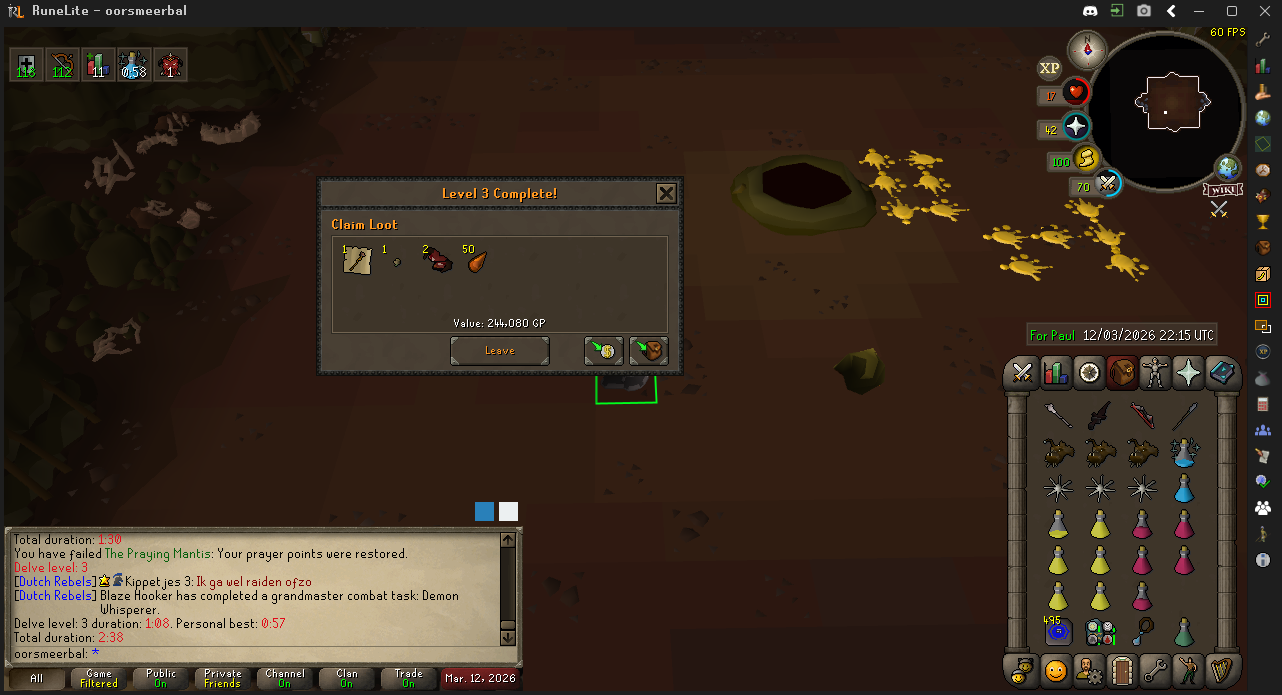1282x695 pixels.
Task: Open the Worn Equipment tab
Action: (1156, 373)
